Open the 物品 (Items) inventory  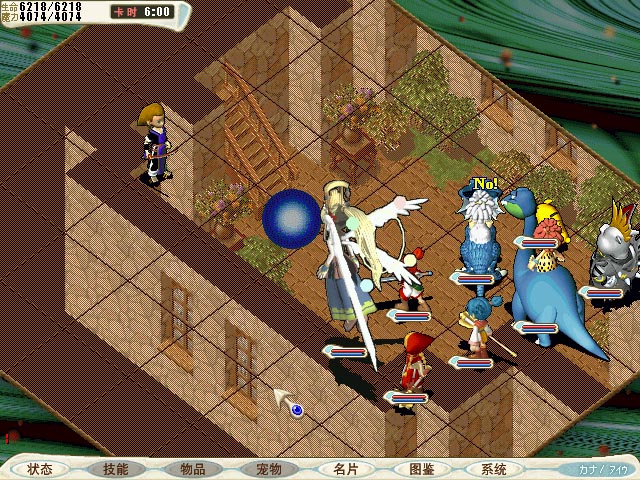[192, 469]
